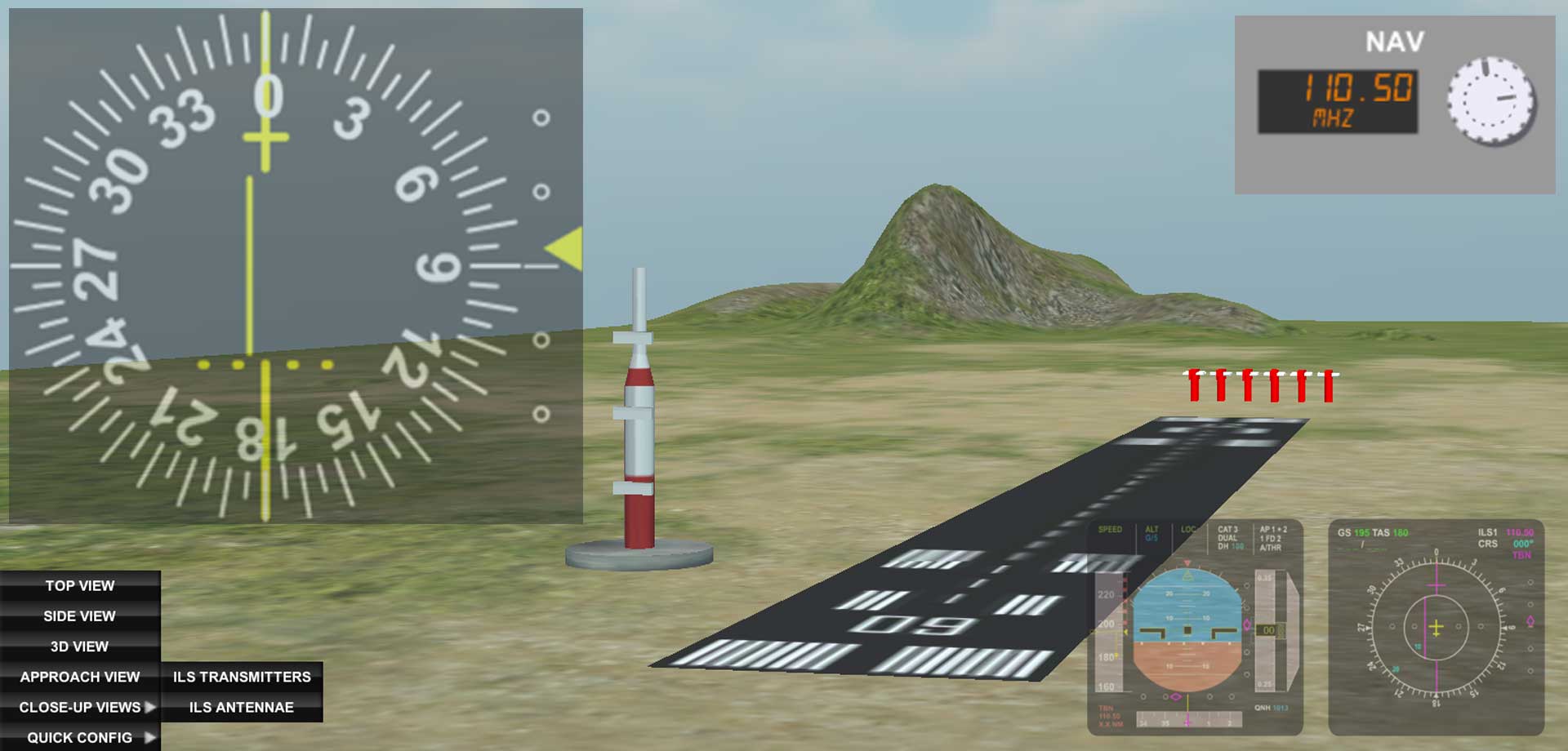The image size is (1568, 751).
Task: Choose ILS ANTENNAE in the view menu
Action: pyautogui.click(x=242, y=707)
